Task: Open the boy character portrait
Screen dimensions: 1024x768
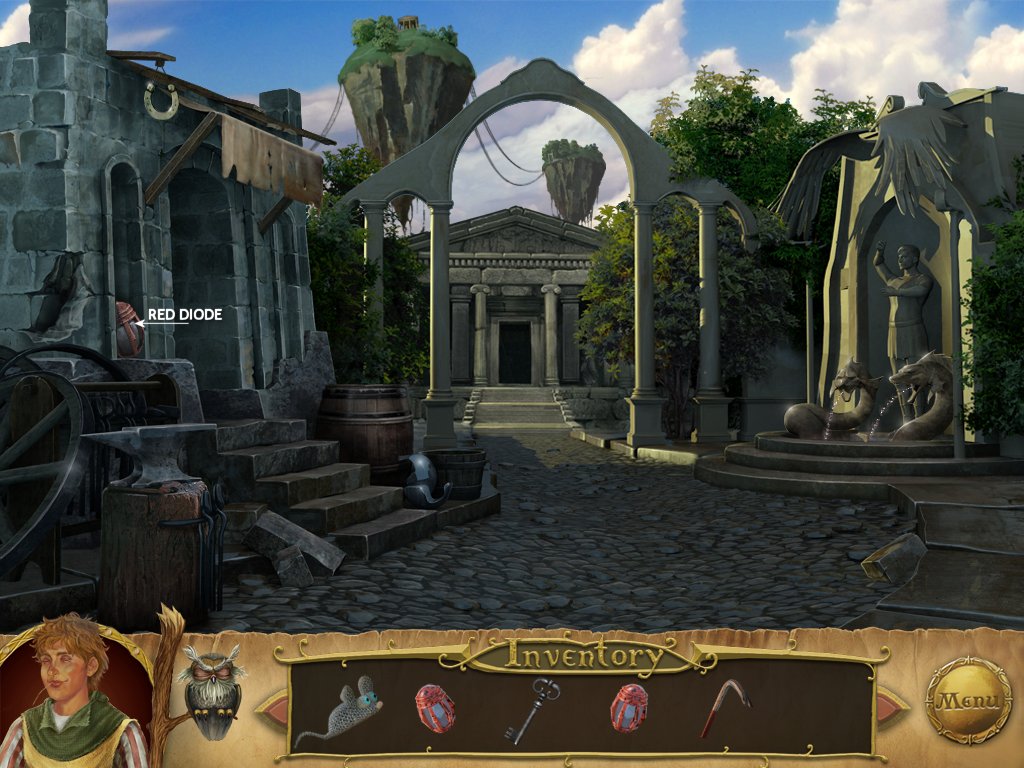Action: point(70,698)
